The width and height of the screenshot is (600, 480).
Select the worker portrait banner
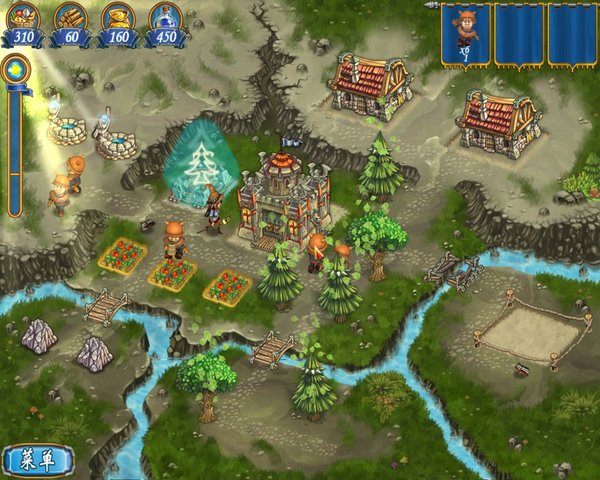point(465,33)
